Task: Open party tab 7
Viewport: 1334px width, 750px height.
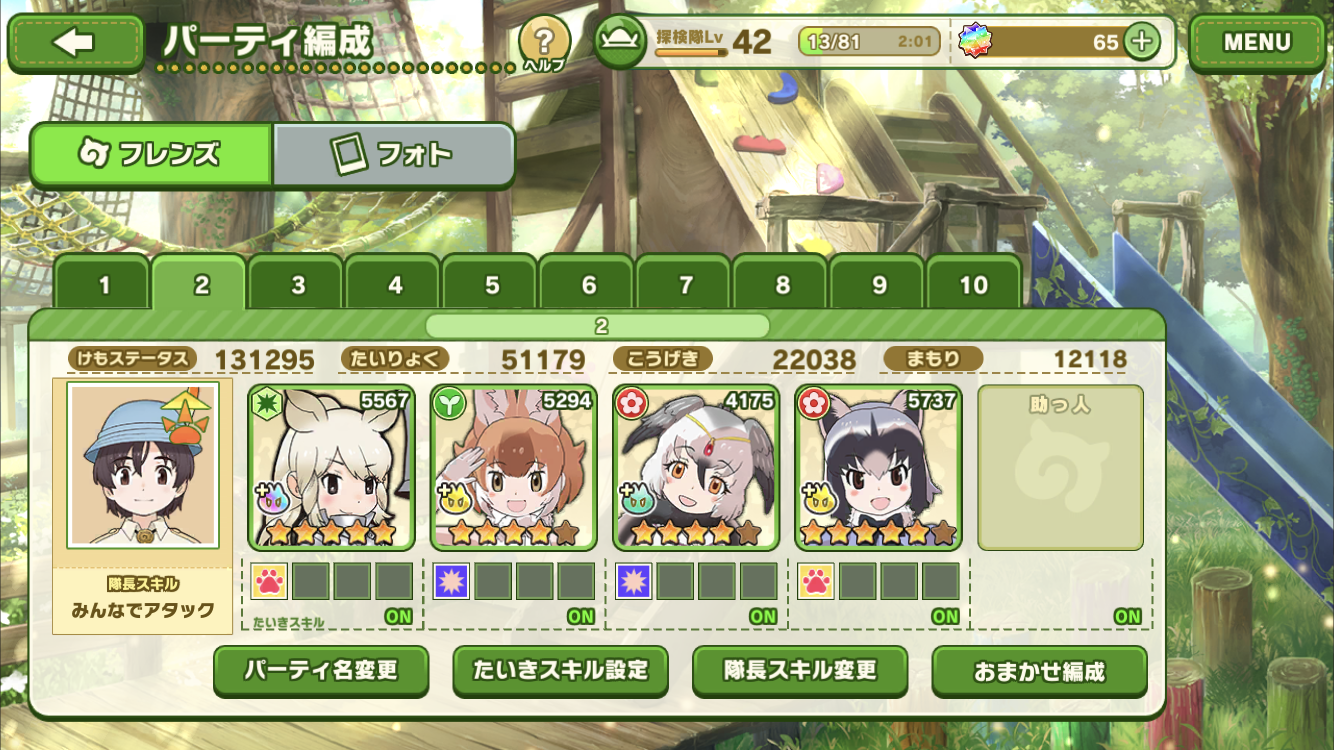Action: [x=686, y=286]
